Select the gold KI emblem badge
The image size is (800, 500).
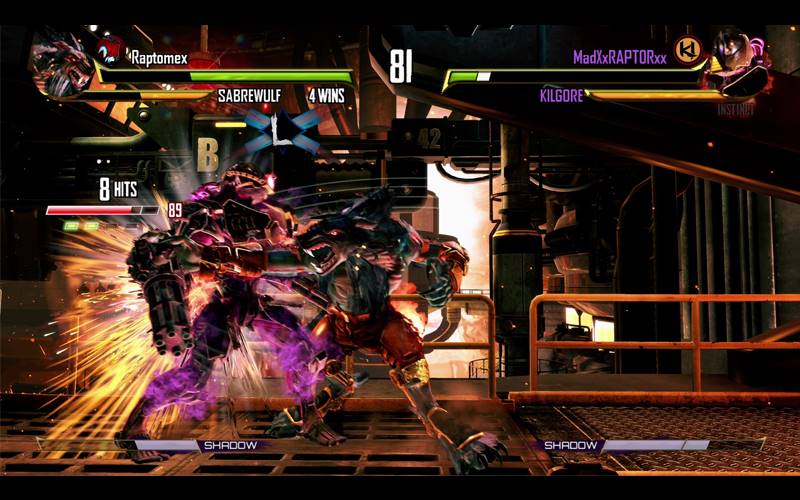point(686,50)
